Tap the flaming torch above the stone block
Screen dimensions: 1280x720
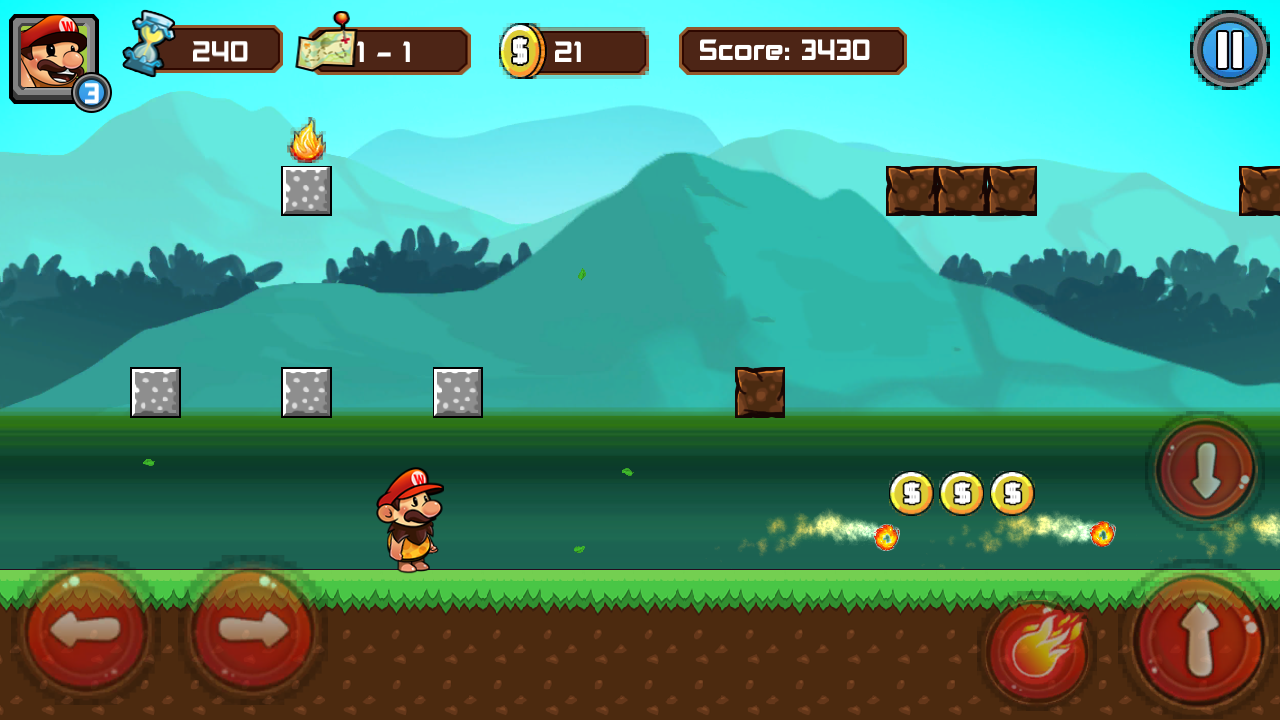[307, 140]
